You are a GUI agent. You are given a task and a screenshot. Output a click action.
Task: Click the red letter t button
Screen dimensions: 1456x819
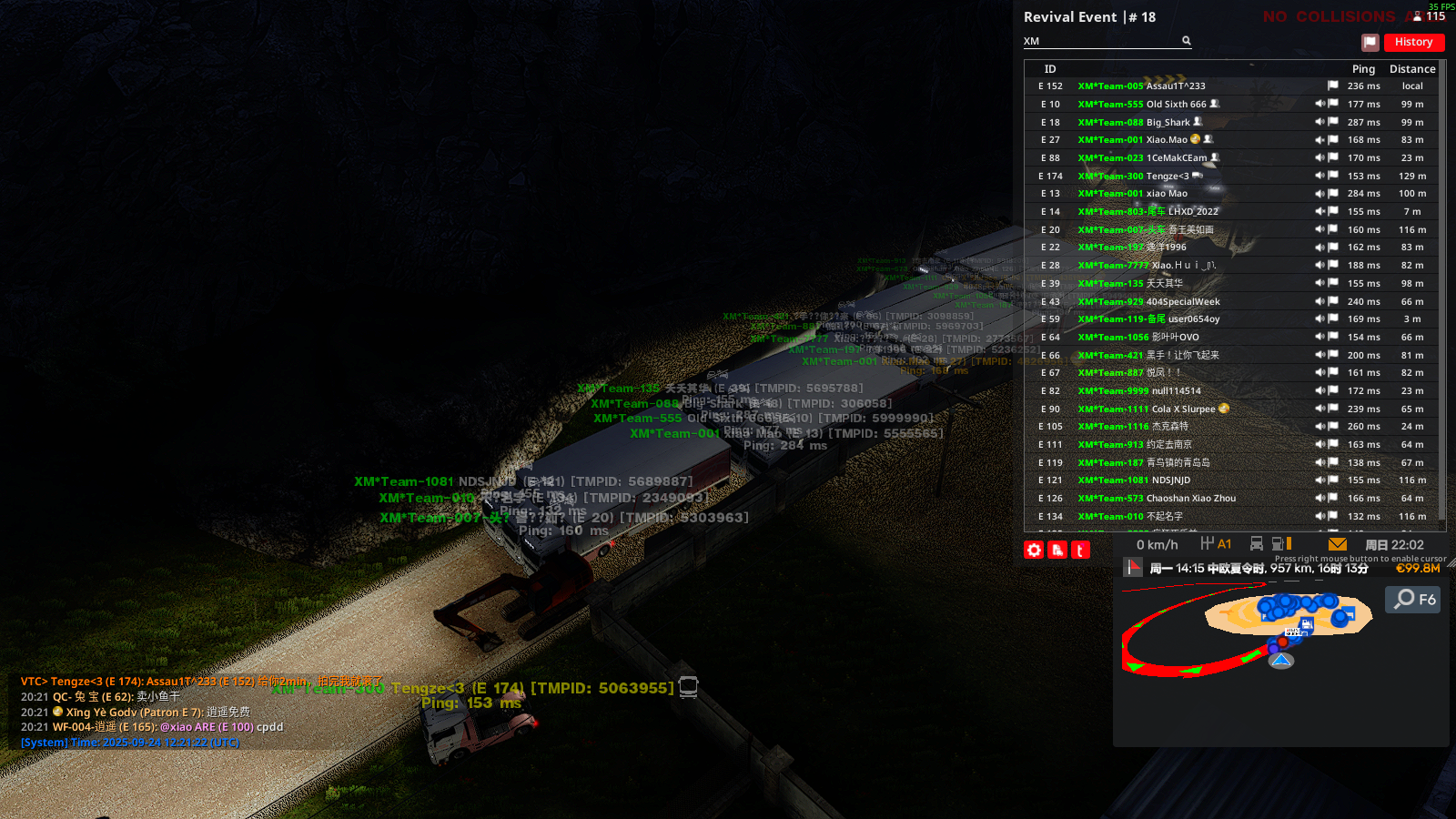tap(1080, 550)
